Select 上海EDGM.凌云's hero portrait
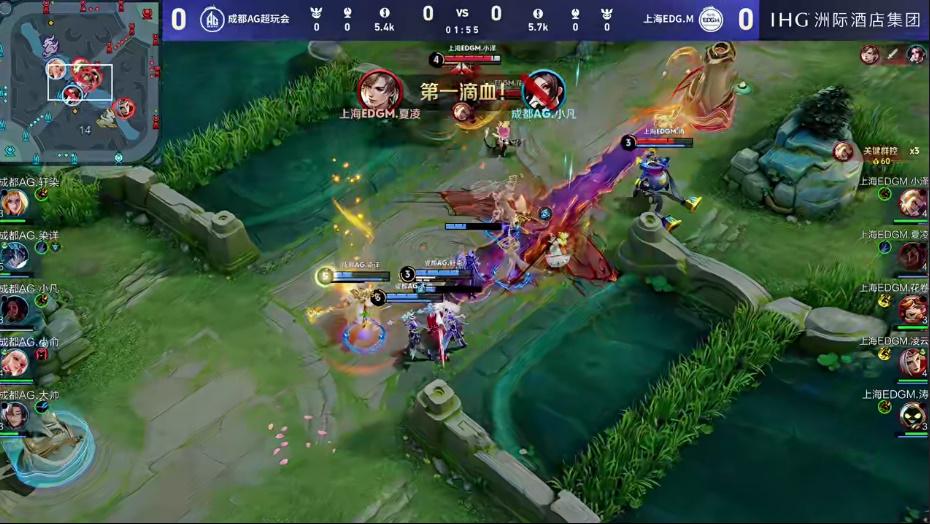 coord(912,362)
